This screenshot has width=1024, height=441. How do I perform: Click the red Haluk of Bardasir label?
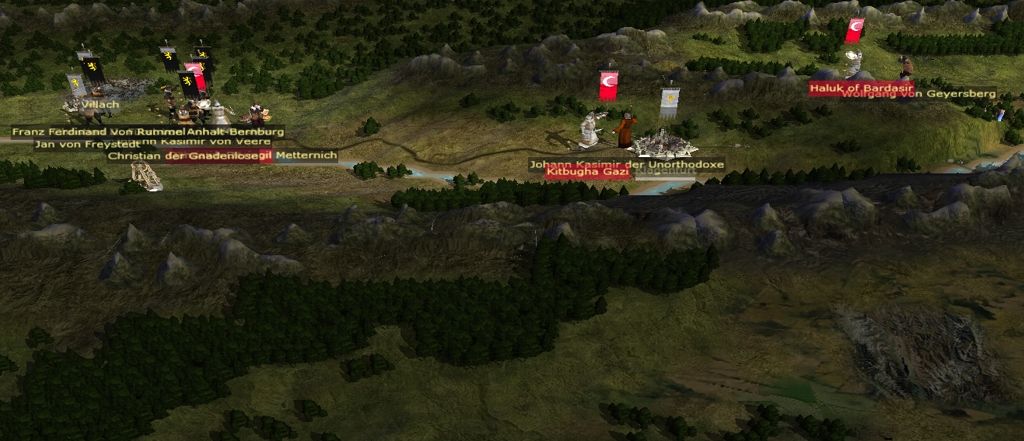850,88
